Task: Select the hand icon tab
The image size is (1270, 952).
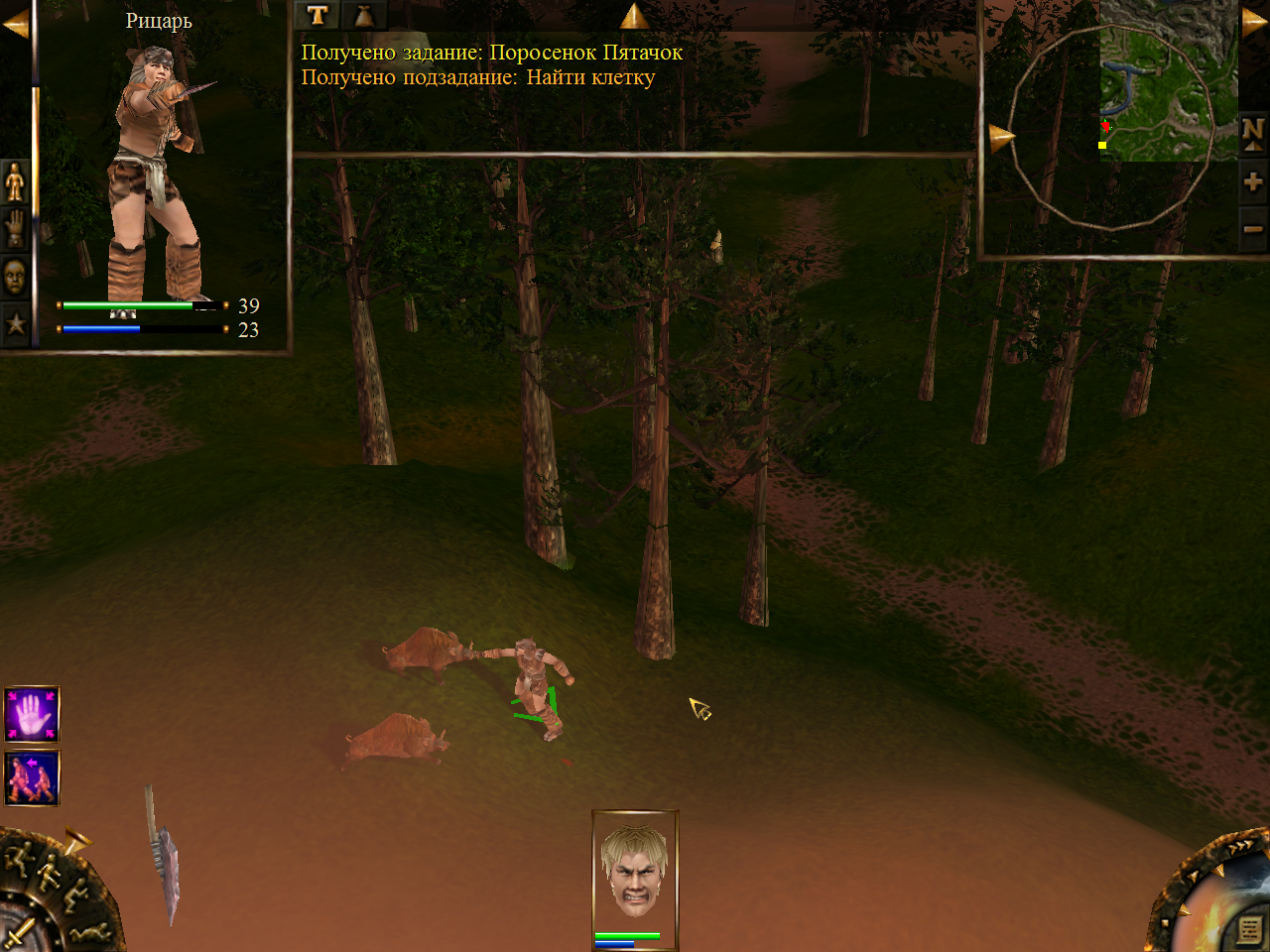Action: [x=15, y=228]
